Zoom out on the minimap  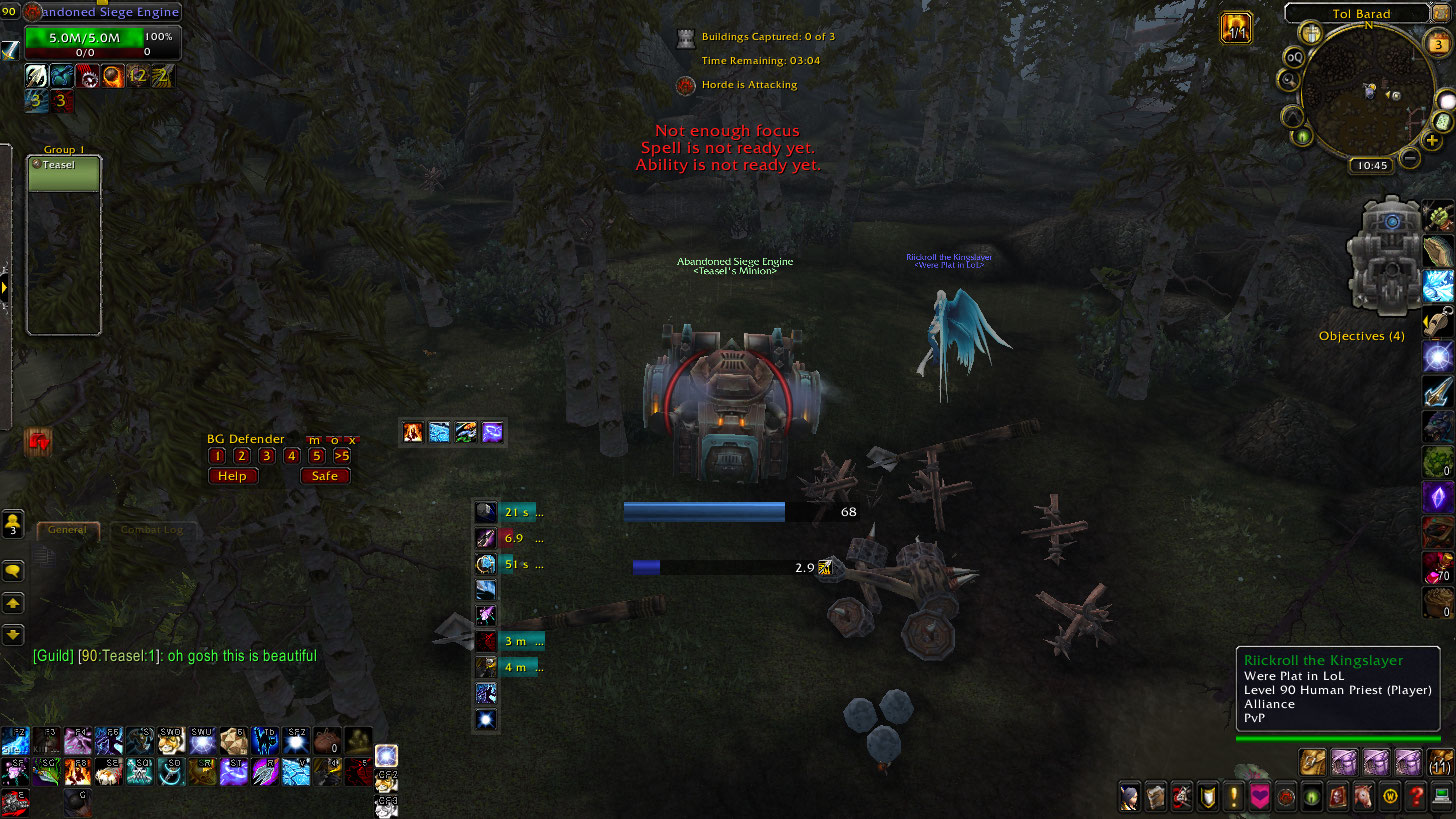1409,157
